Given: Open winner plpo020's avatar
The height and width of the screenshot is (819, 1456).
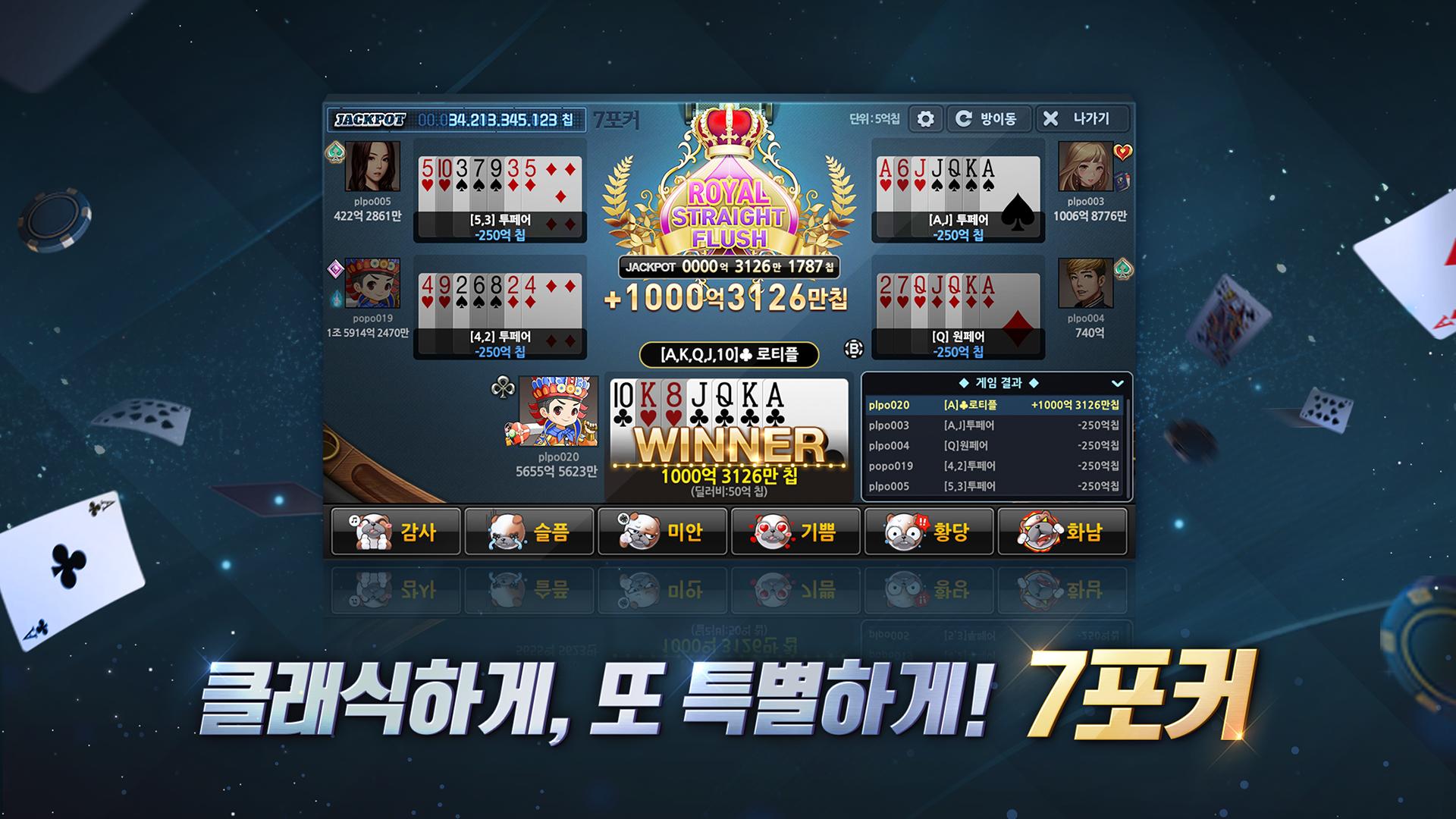Looking at the screenshot, I should pyautogui.click(x=558, y=412).
